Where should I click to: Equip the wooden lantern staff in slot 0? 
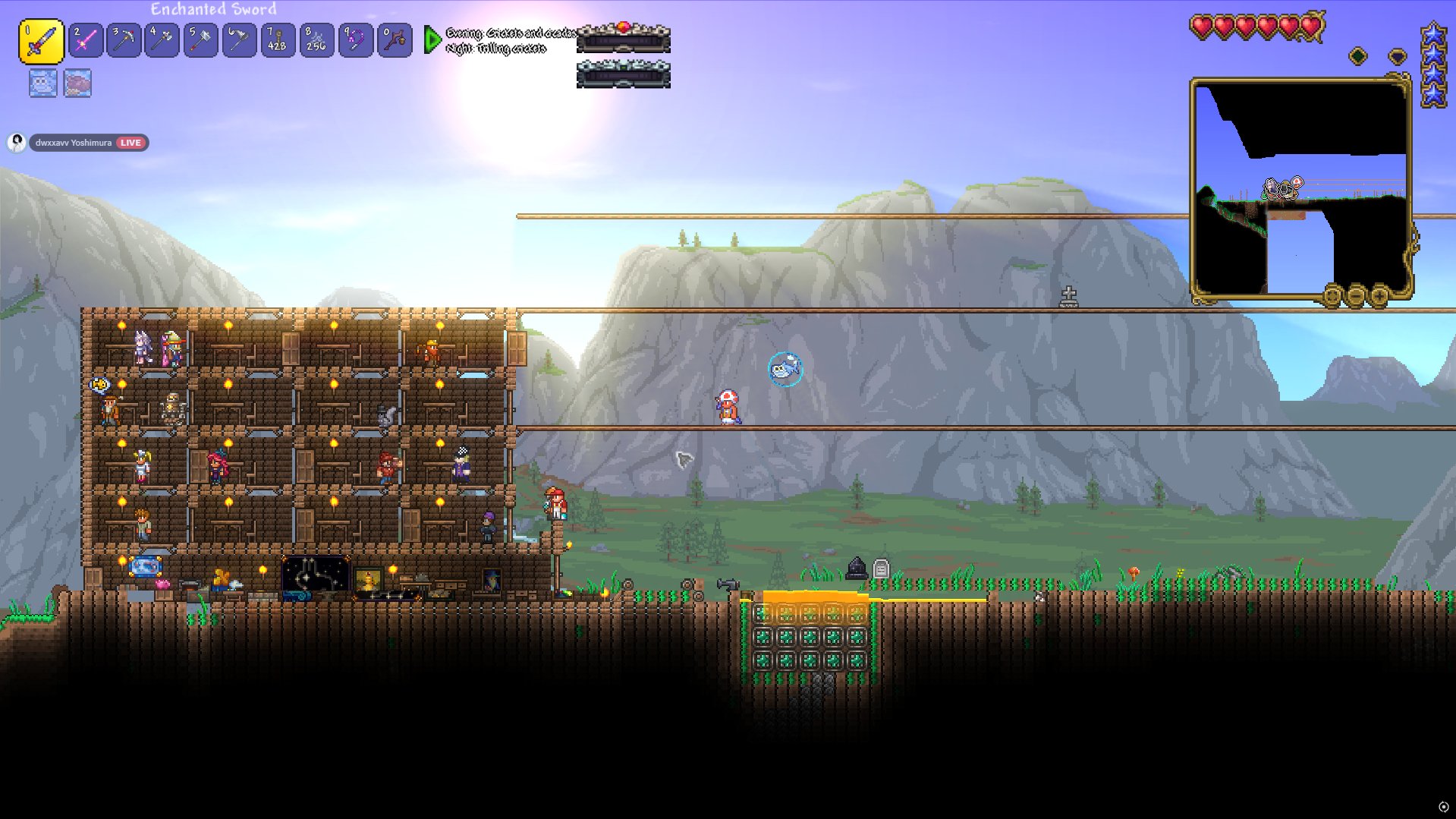point(395,41)
